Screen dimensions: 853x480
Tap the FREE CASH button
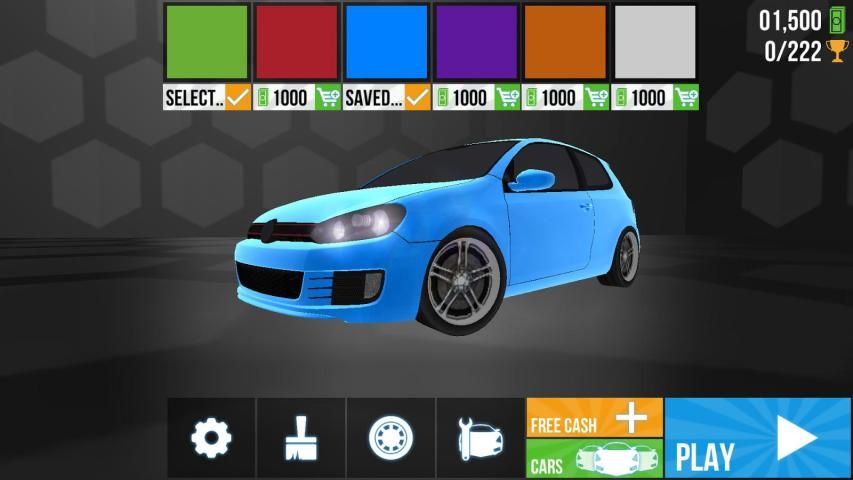[594, 418]
